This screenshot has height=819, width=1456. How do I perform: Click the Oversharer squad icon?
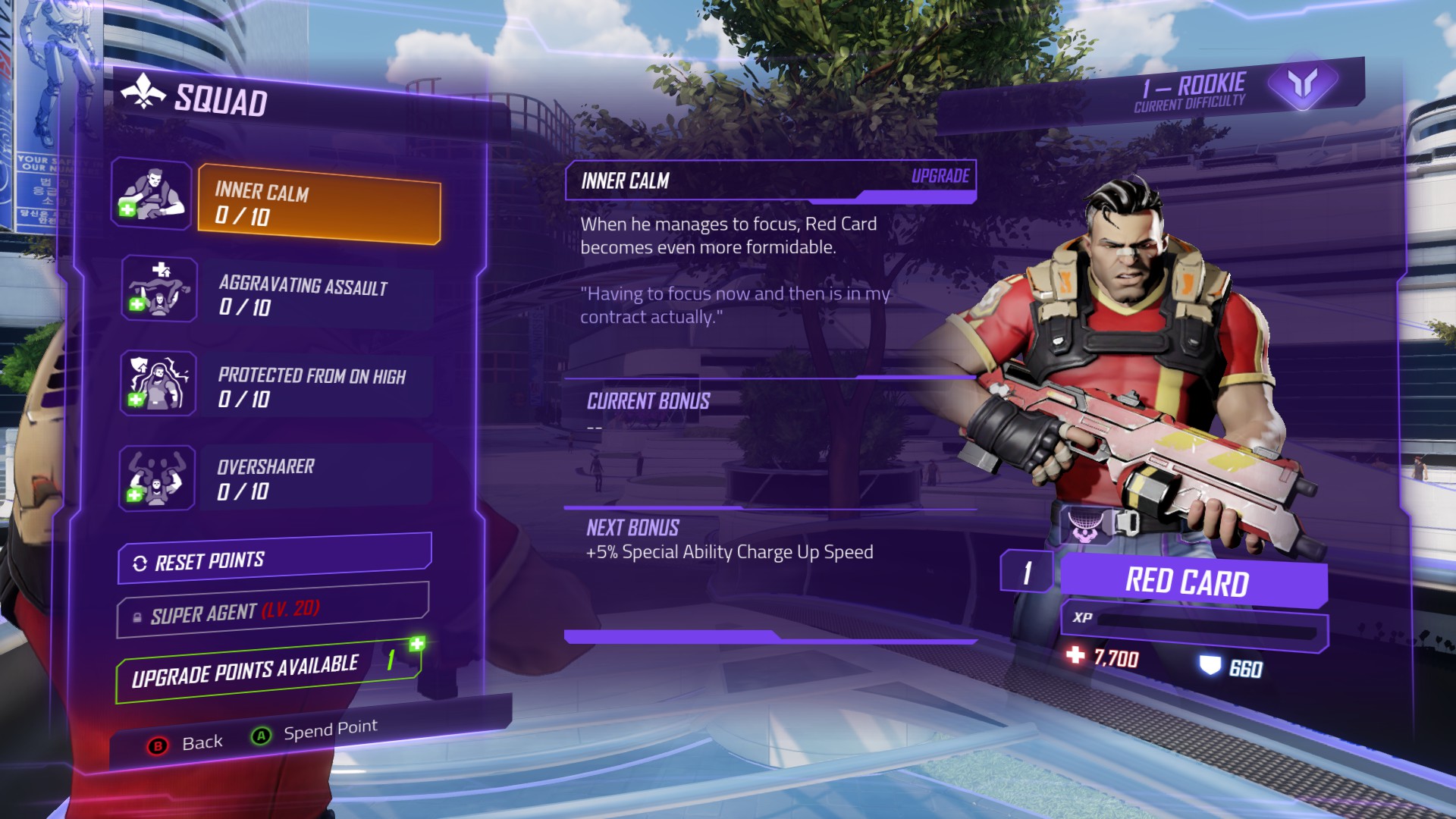157,479
